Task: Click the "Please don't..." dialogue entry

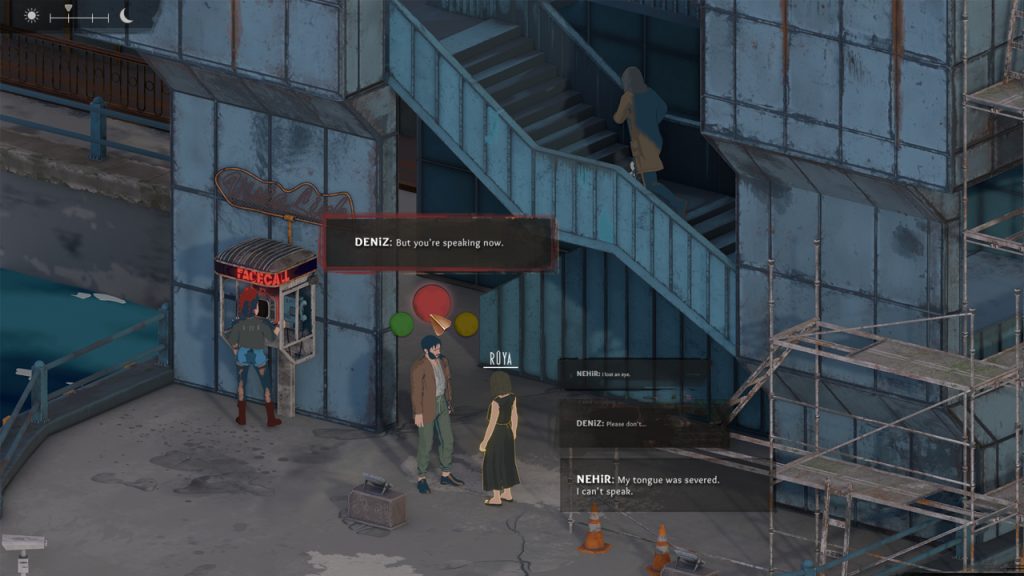Action: click(642, 424)
